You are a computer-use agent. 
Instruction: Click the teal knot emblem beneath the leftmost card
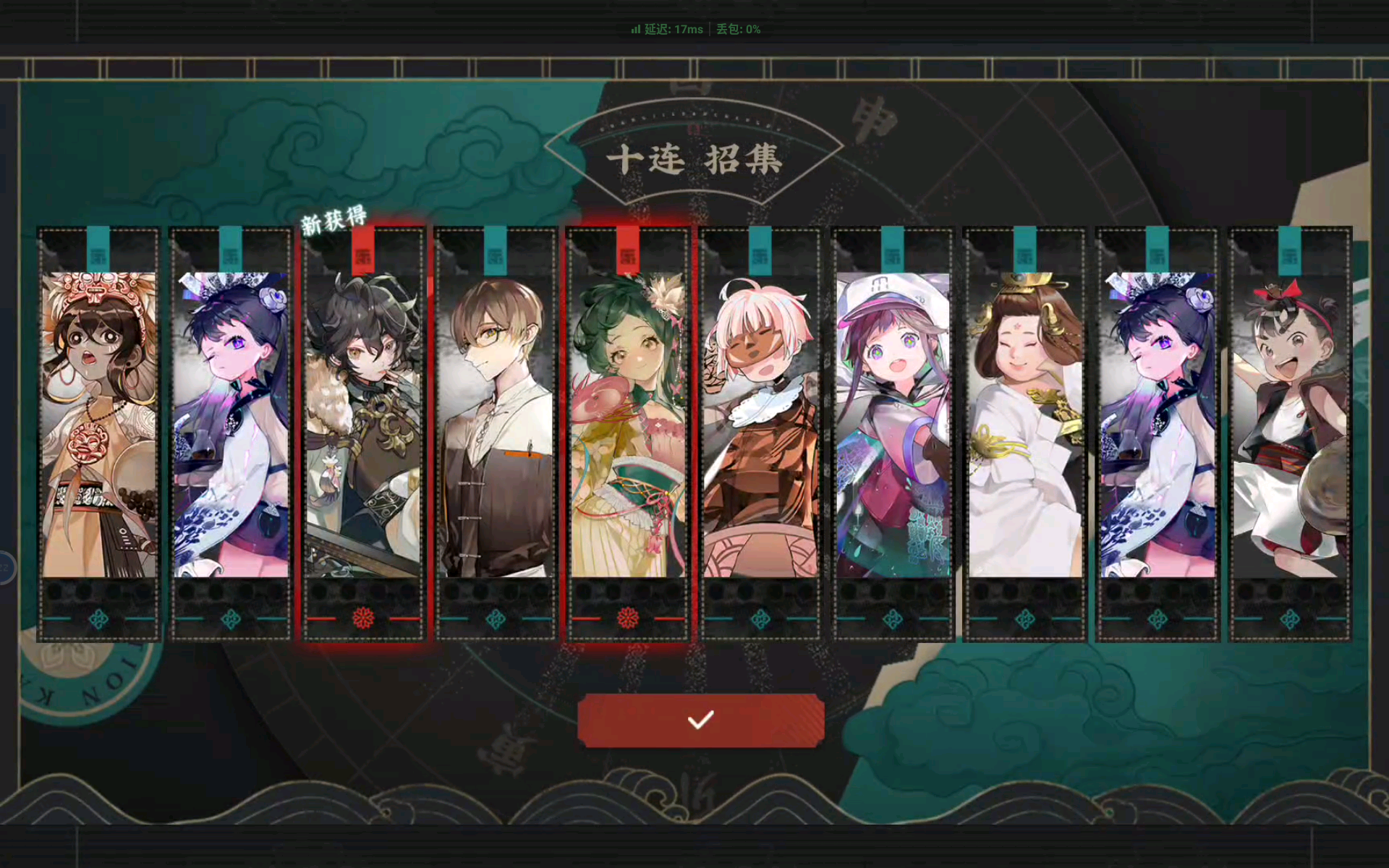99,618
